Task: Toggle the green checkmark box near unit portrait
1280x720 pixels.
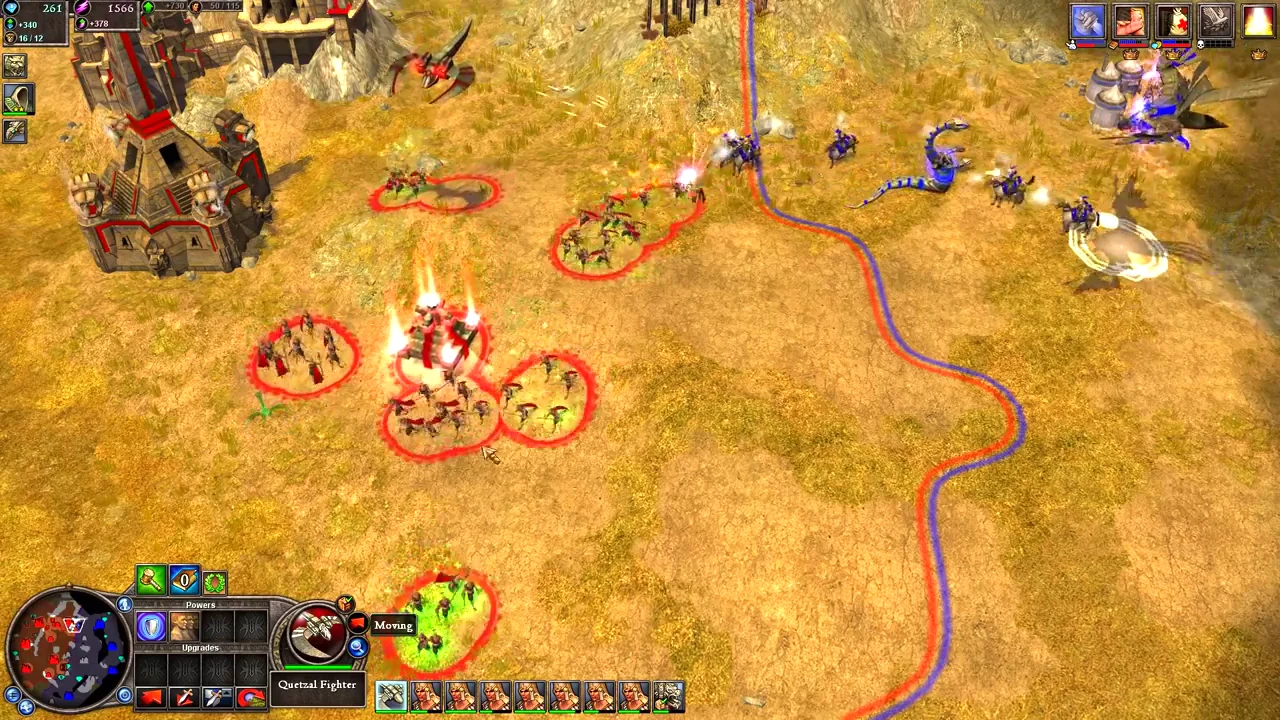Action: click(x=344, y=603)
